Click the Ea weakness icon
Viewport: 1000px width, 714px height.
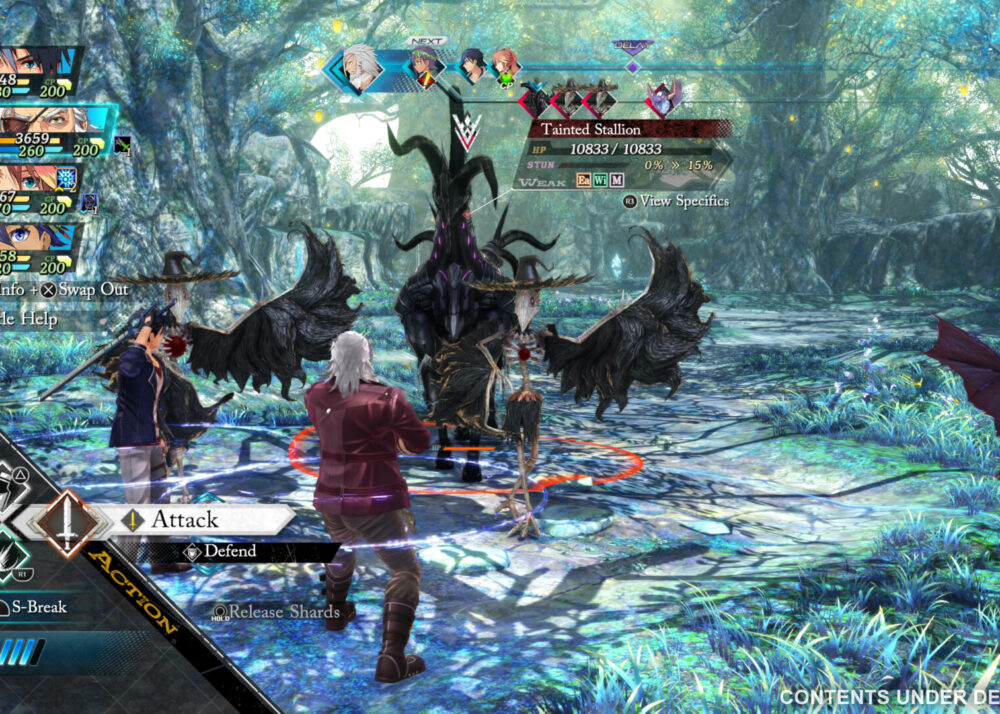(x=585, y=180)
